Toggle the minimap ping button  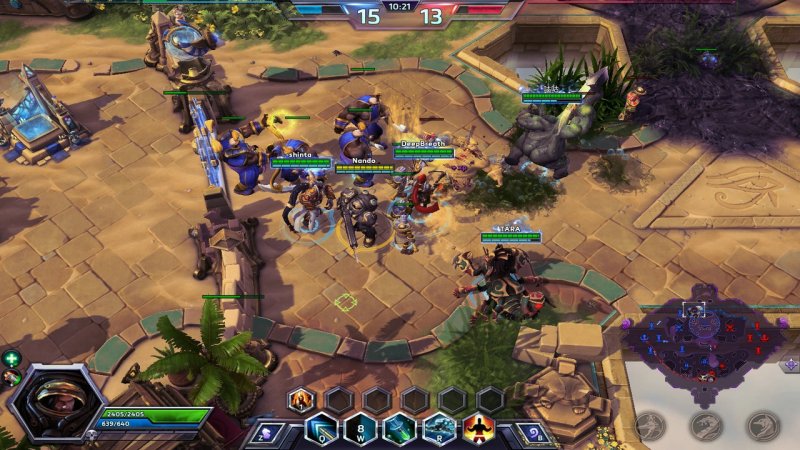(790, 364)
